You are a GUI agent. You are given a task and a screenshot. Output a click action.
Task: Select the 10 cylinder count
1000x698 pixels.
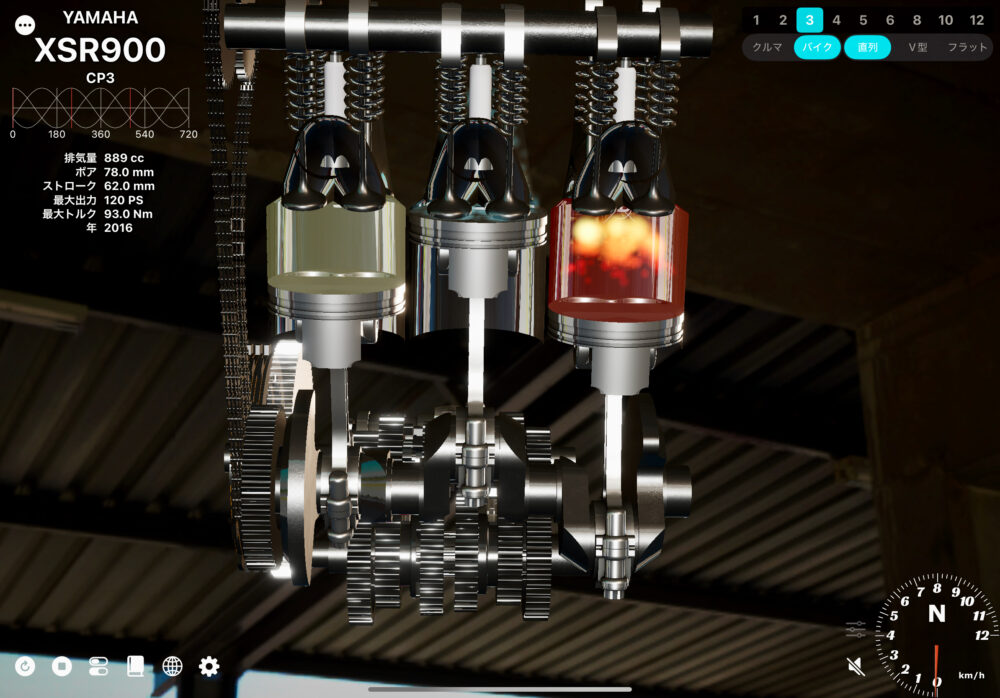pos(945,20)
